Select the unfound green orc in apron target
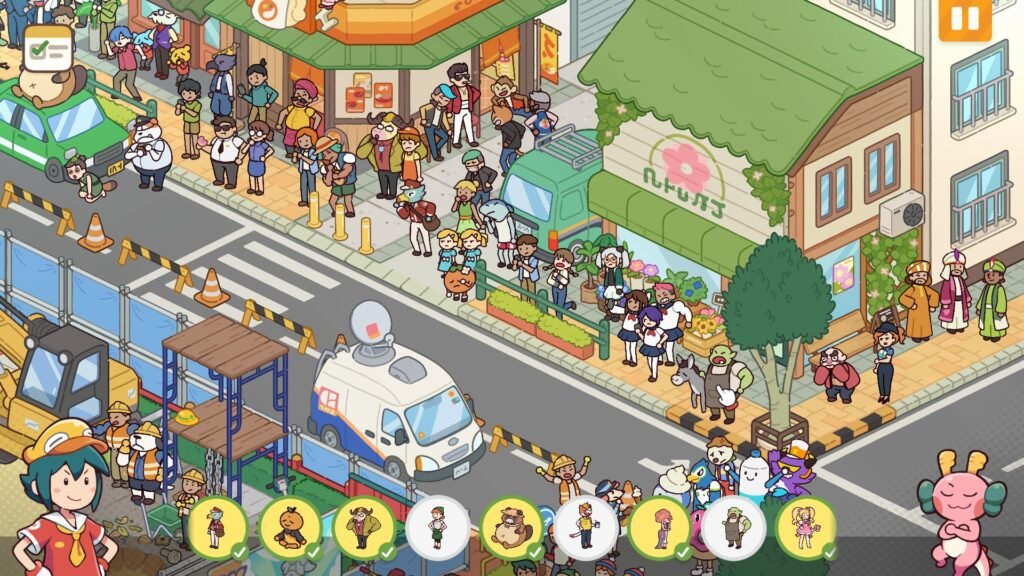The height and width of the screenshot is (576, 1024). coord(733,527)
